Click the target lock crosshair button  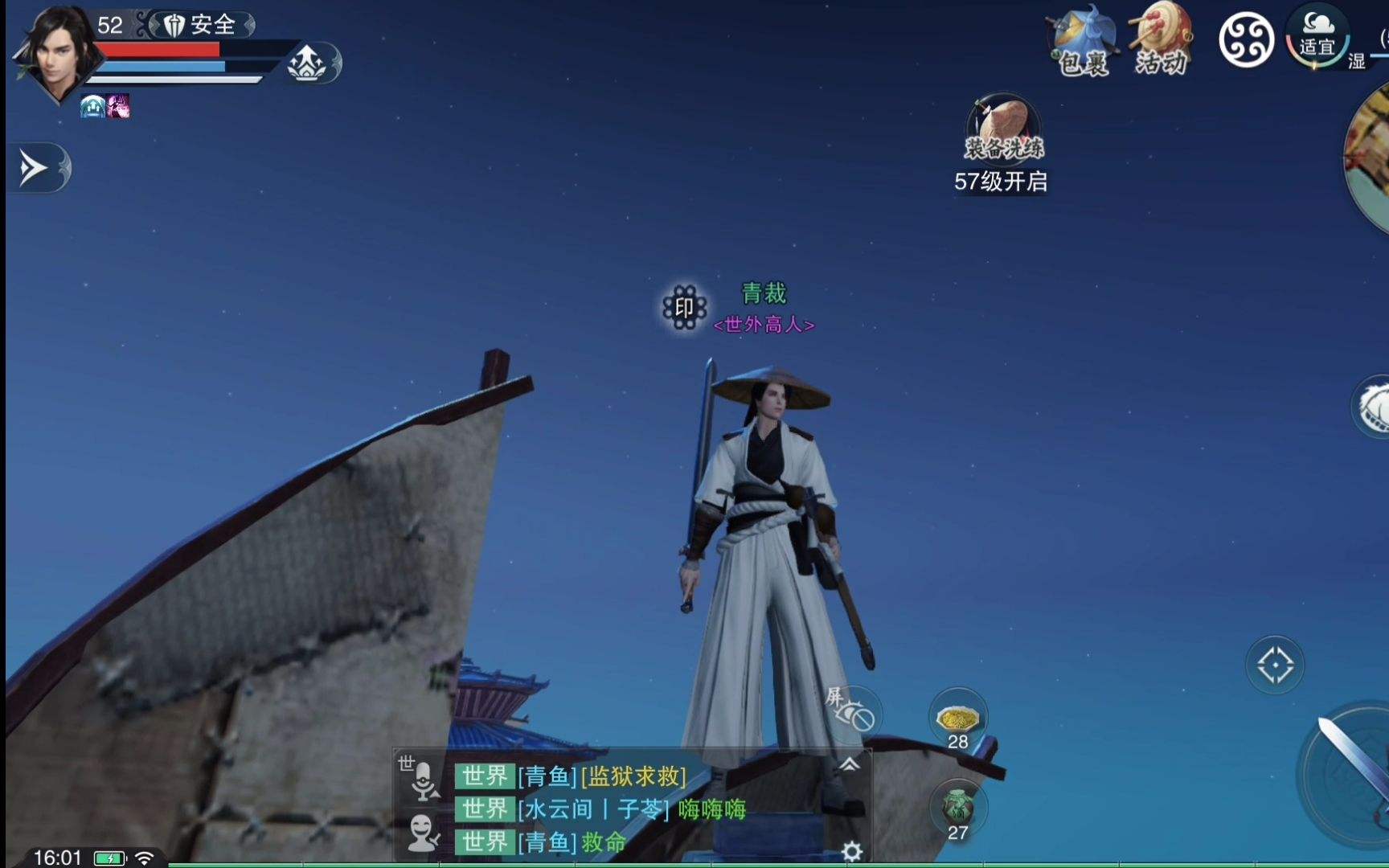(x=1275, y=665)
